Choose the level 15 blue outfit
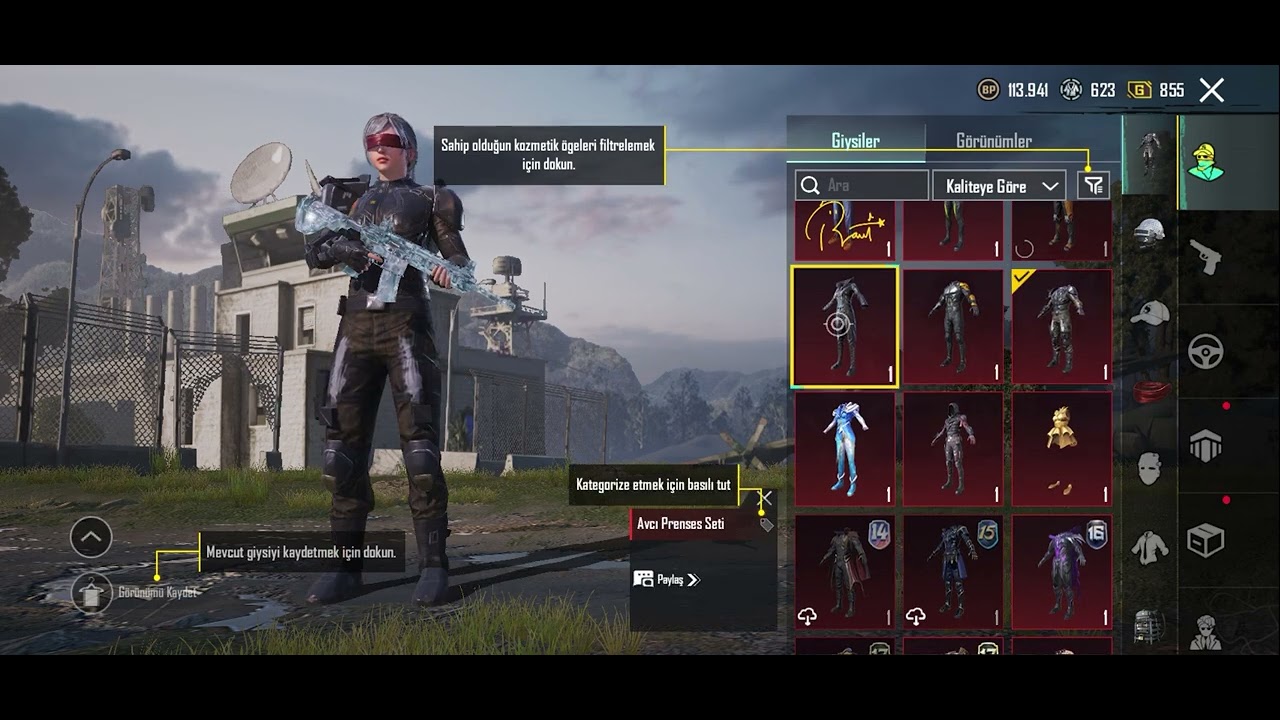1280x720 pixels. tap(952, 572)
